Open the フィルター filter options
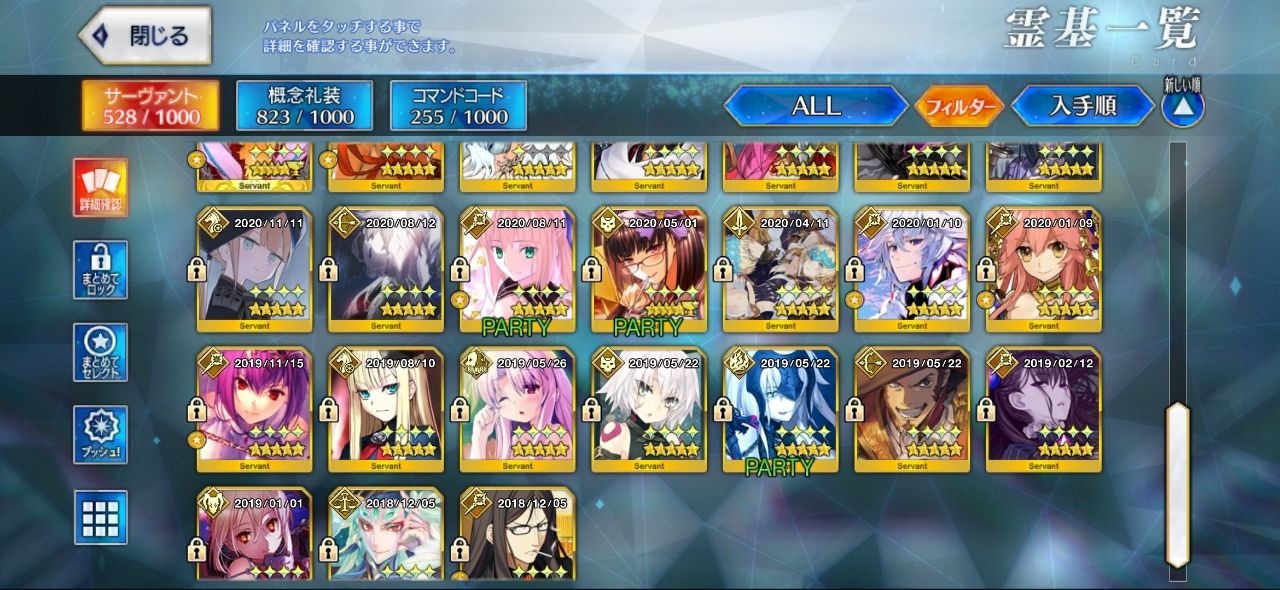This screenshot has width=1280, height=590. pos(959,106)
